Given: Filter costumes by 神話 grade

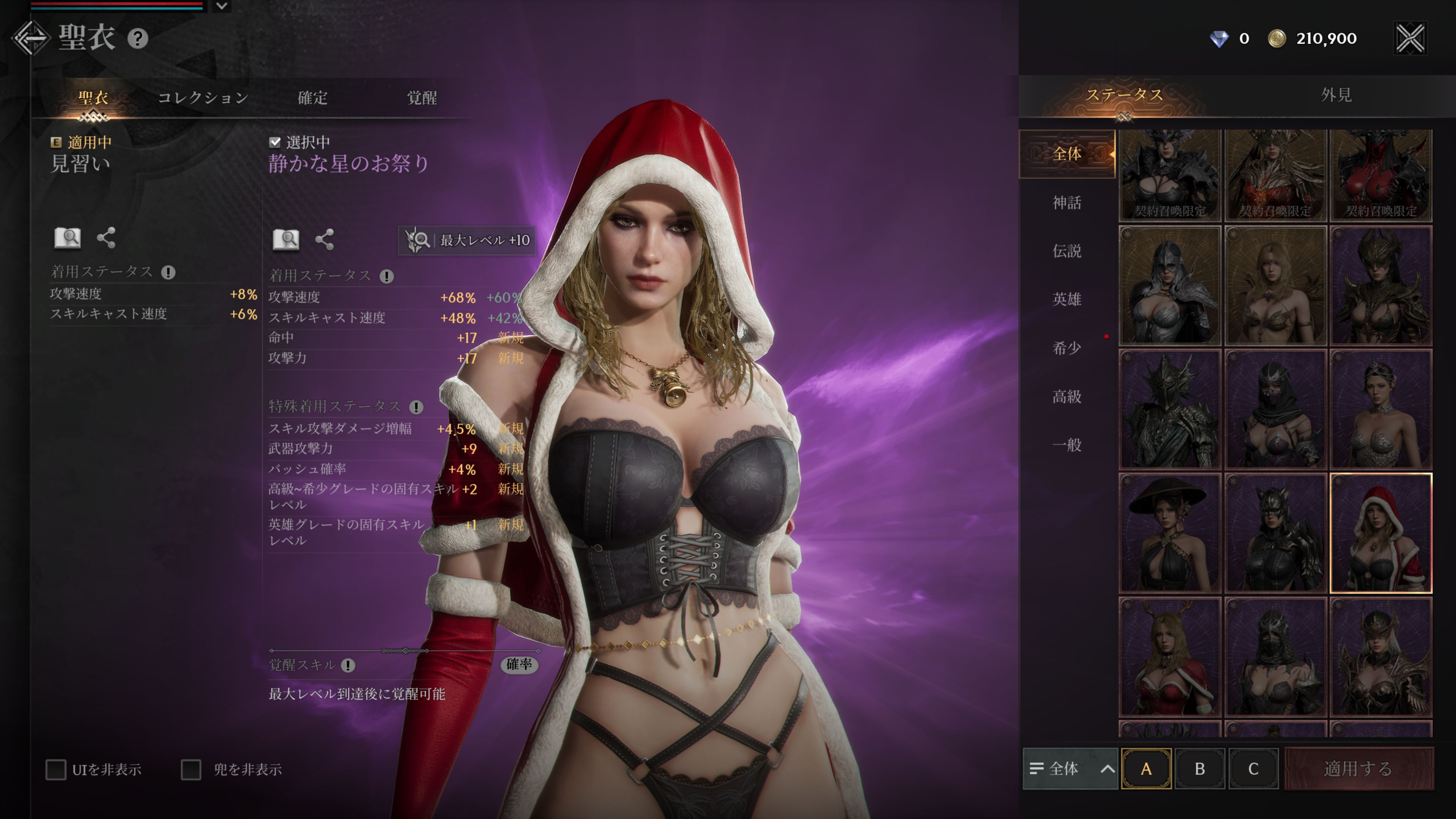Looking at the screenshot, I should [1067, 202].
